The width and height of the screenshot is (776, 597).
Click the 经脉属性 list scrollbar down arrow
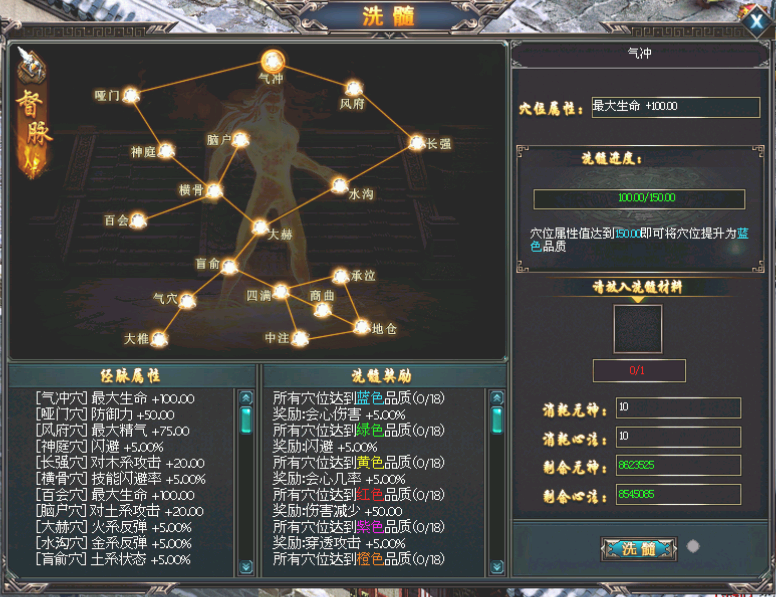click(246, 567)
